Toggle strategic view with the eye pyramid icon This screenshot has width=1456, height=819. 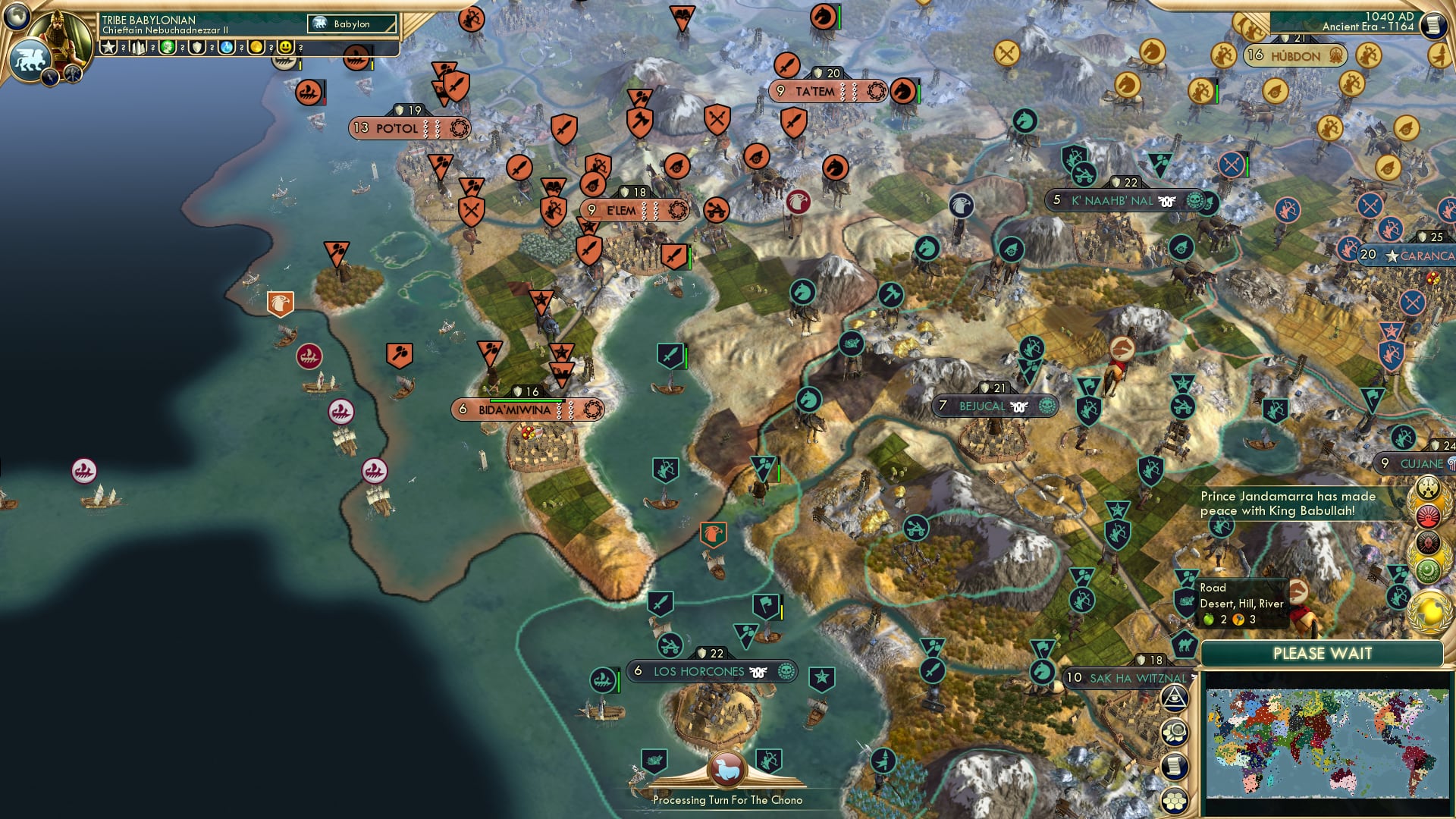1175,699
